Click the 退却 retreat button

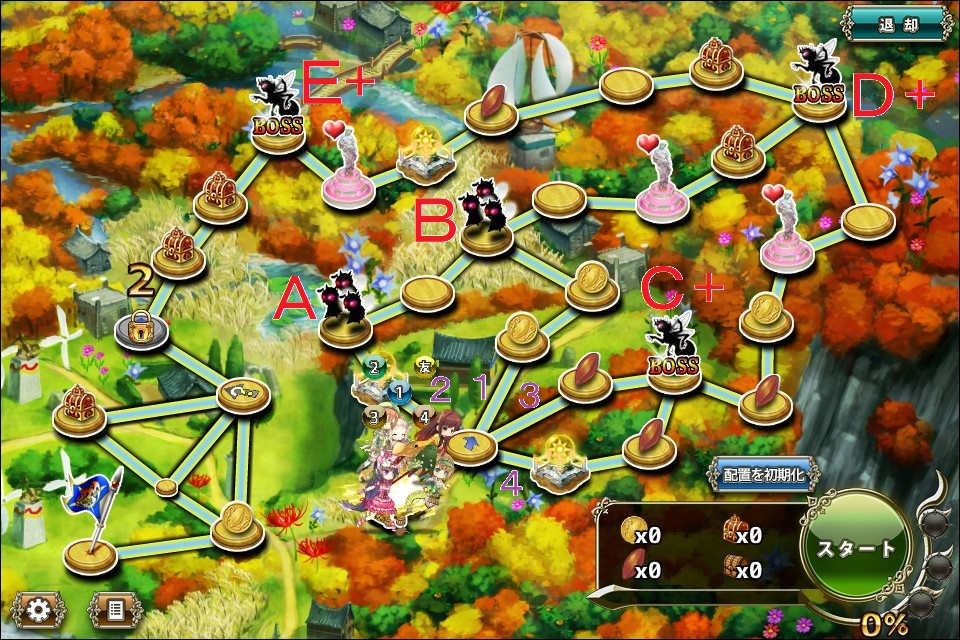coord(893,22)
